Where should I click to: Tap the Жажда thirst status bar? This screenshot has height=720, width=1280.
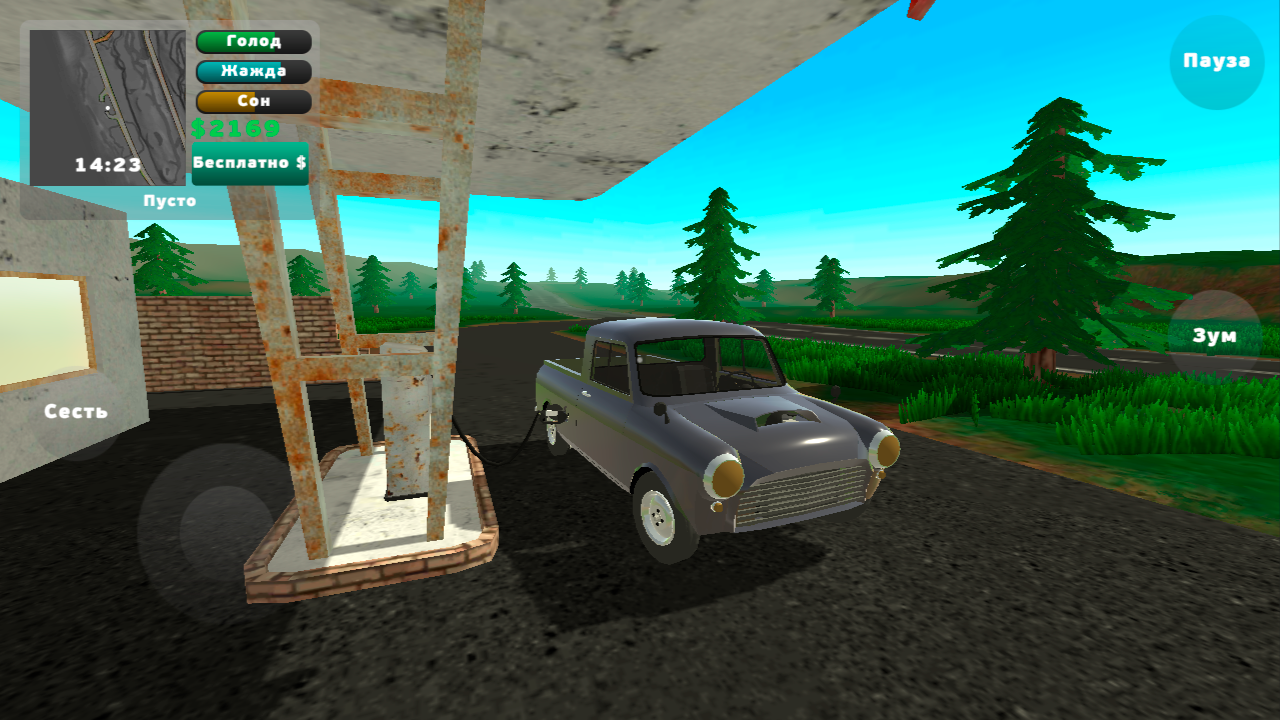click(253, 72)
